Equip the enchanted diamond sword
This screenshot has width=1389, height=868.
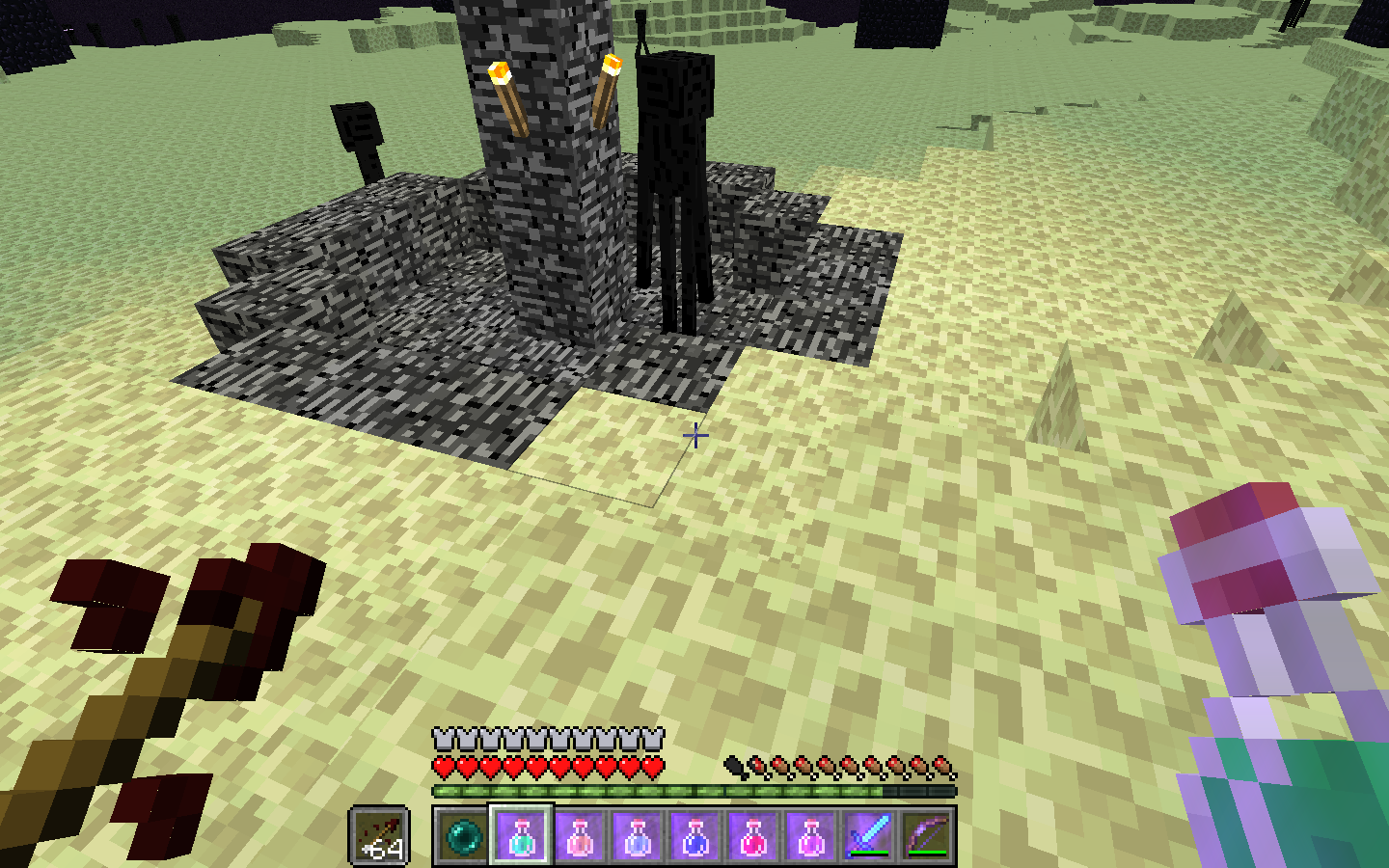[x=868, y=835]
